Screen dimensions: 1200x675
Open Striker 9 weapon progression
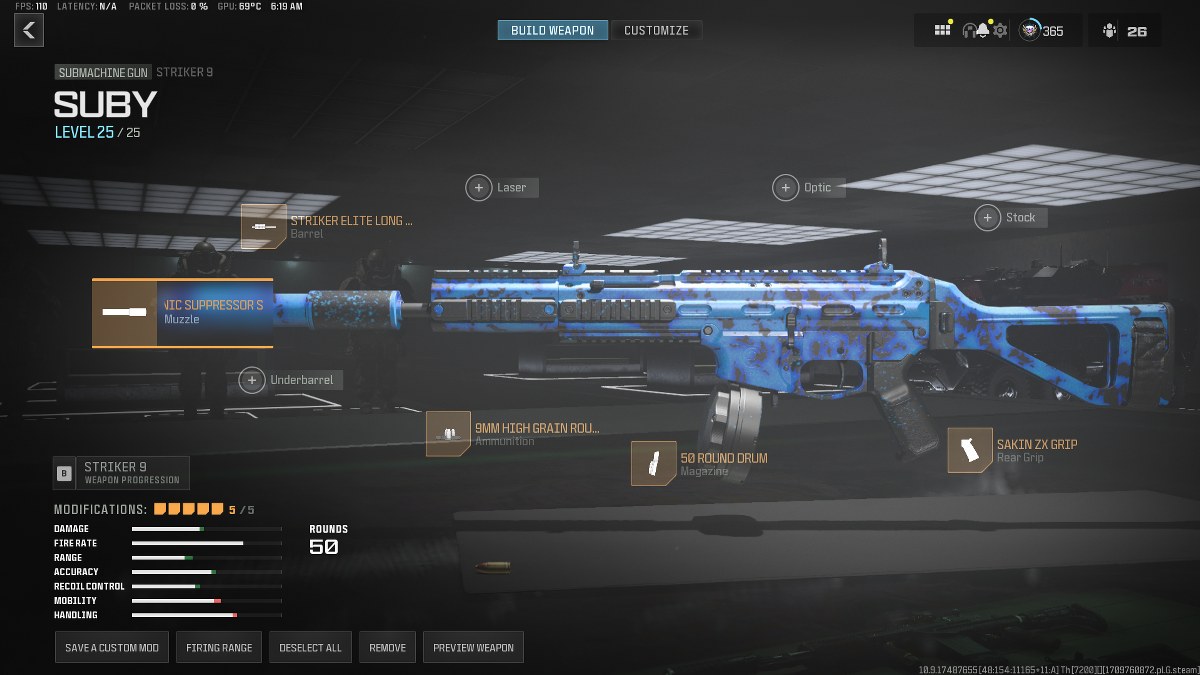pos(121,472)
